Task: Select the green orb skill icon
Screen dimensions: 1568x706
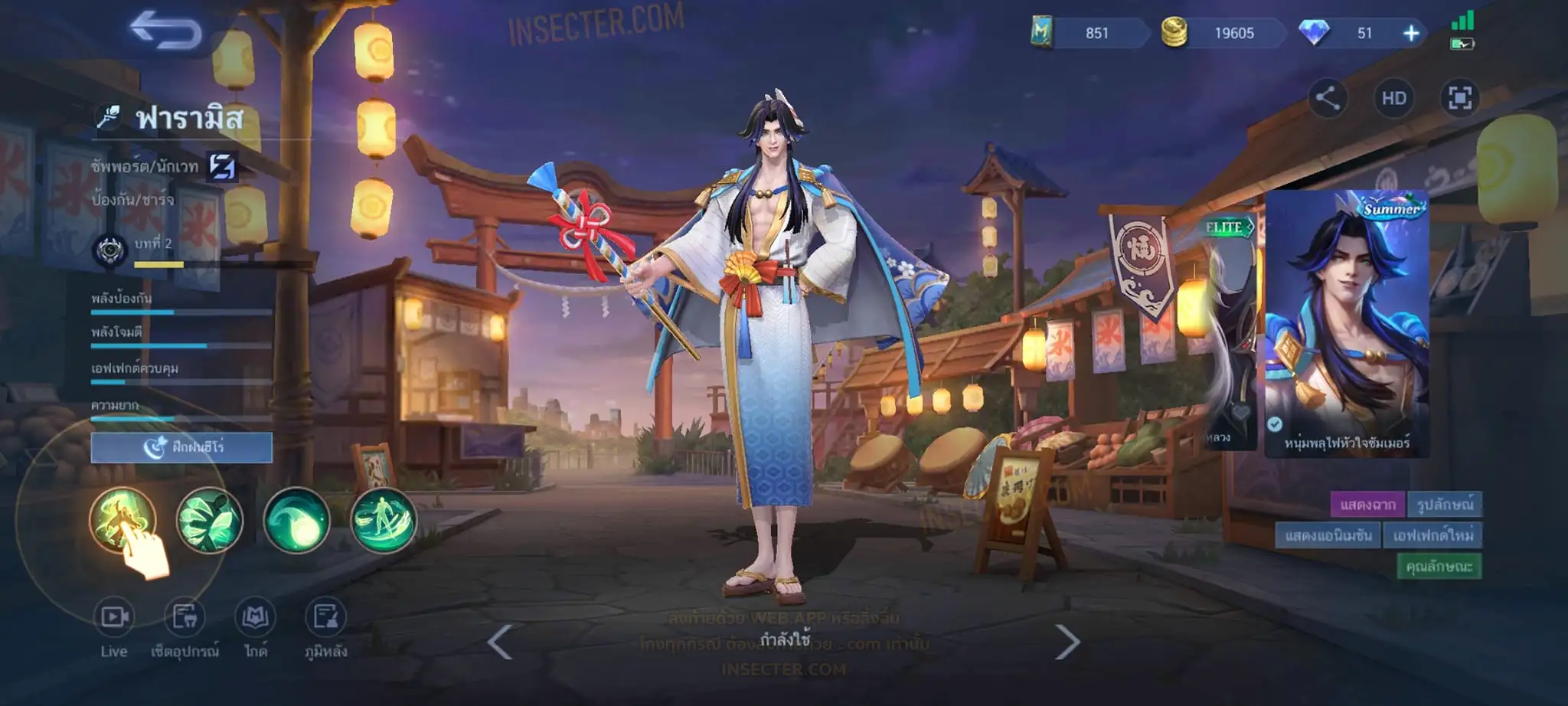Action: [296, 520]
